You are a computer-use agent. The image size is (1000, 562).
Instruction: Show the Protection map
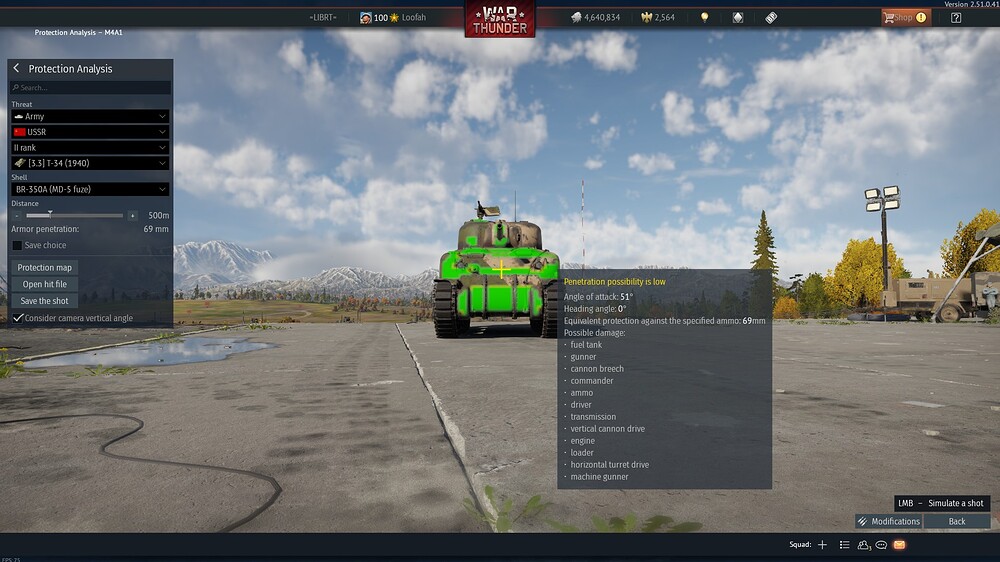point(45,268)
